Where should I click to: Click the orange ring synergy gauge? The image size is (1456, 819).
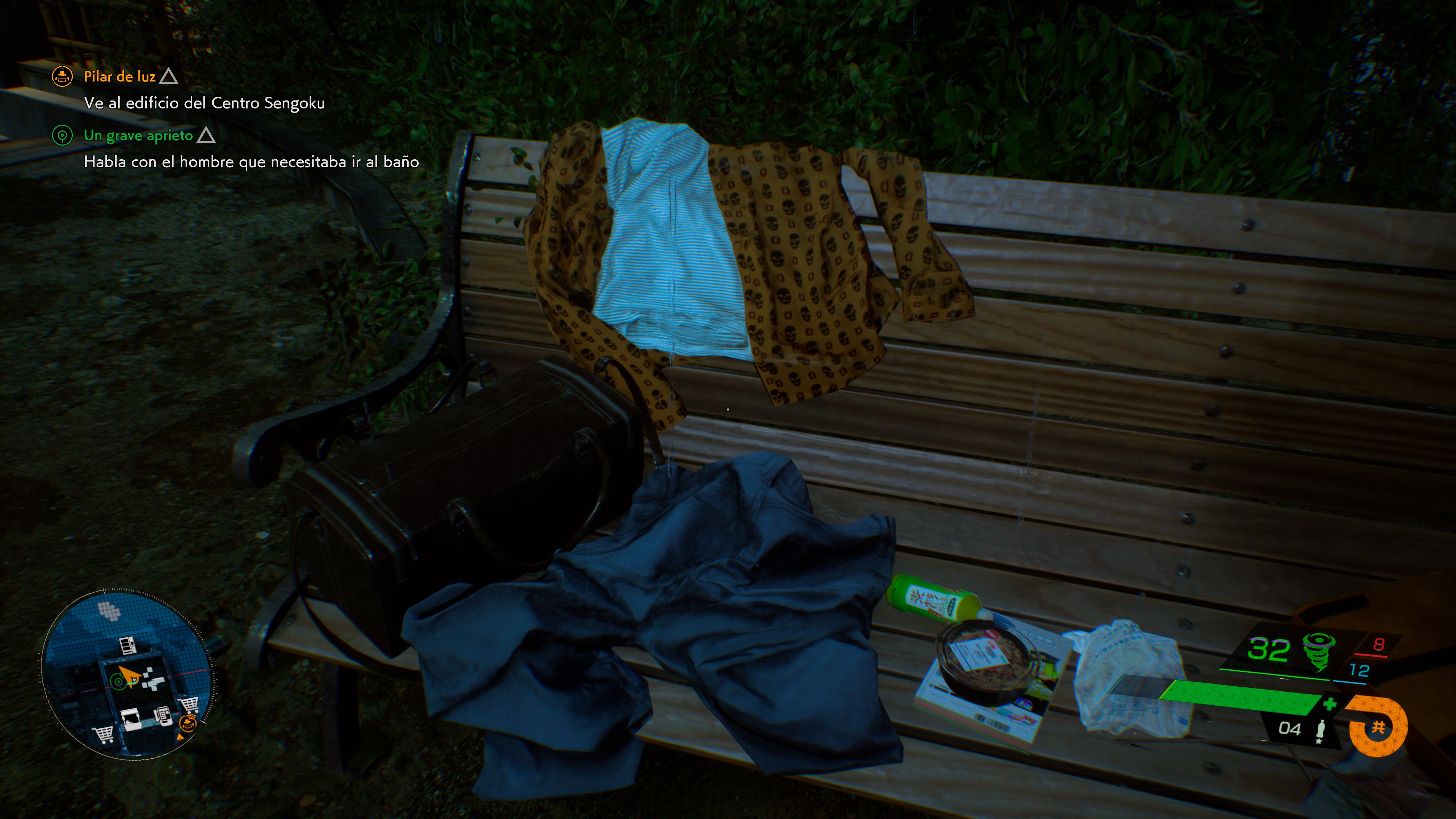point(1378,727)
